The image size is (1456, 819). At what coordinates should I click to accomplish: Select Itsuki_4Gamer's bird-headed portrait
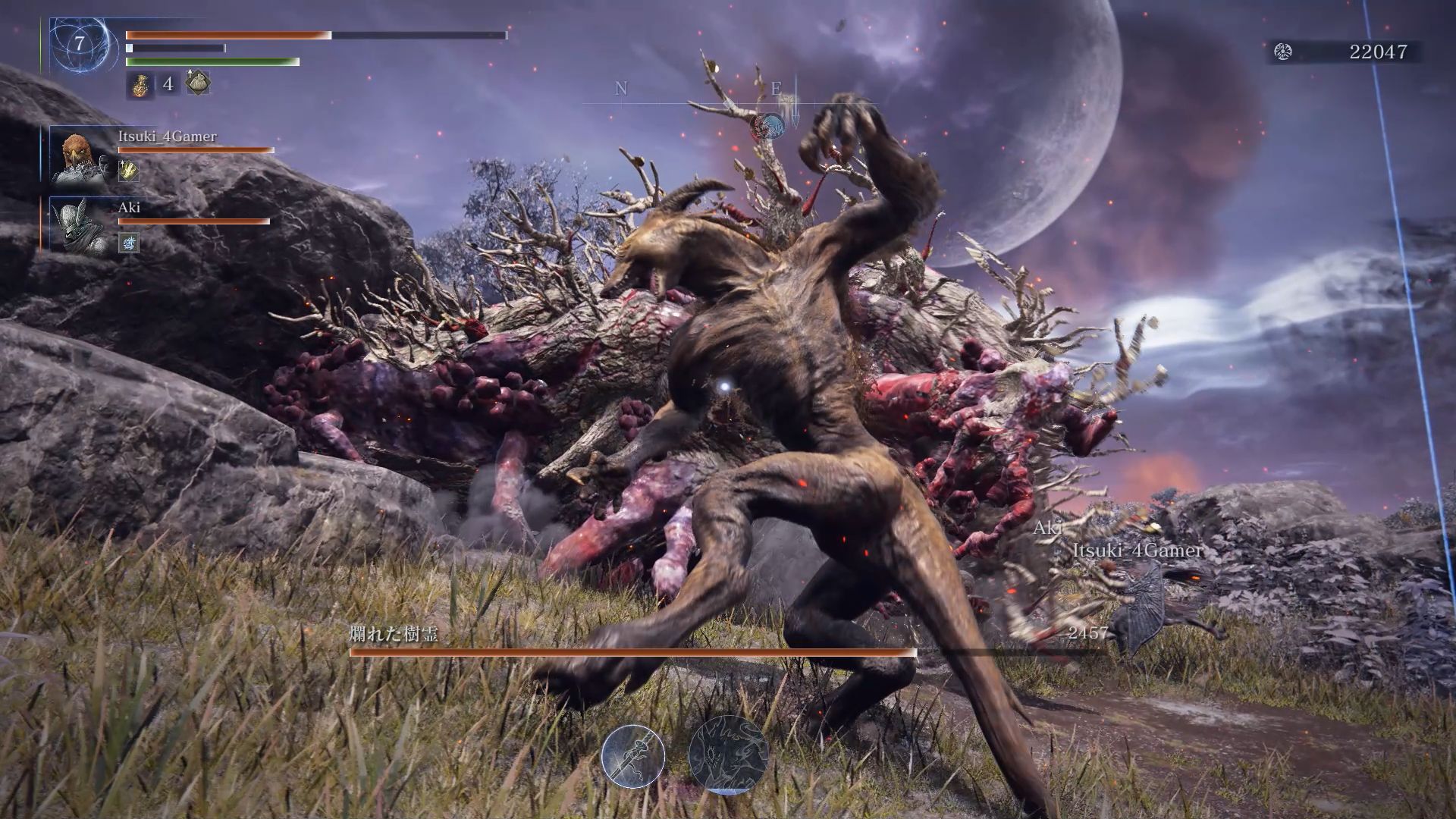coord(79,157)
